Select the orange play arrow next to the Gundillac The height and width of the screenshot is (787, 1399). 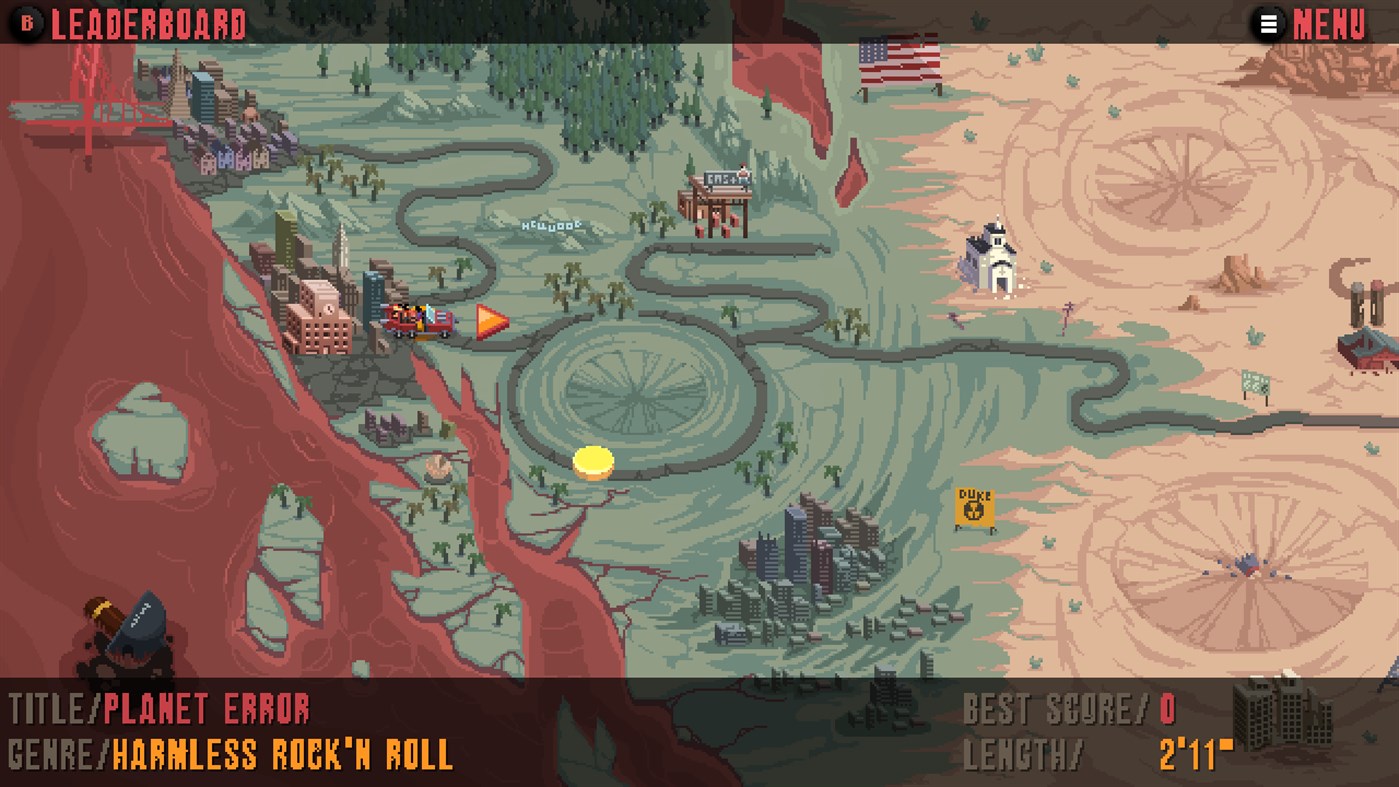tap(487, 323)
